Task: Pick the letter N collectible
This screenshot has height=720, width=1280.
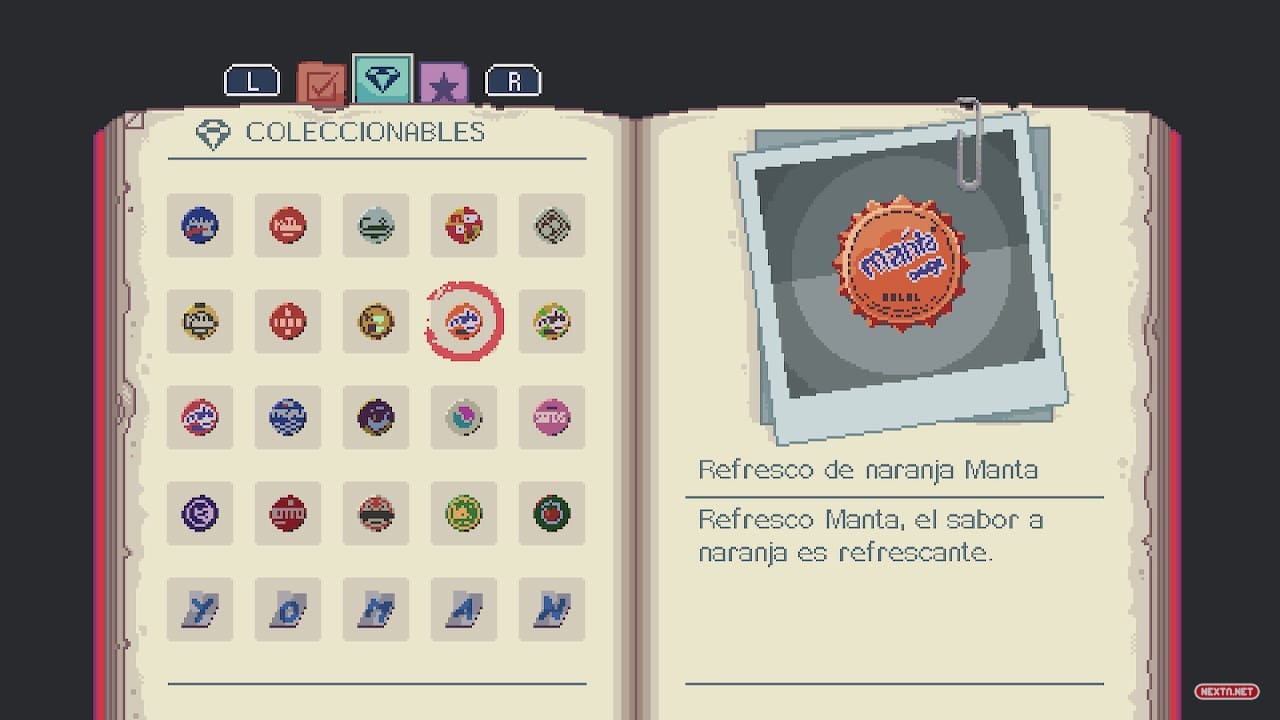Action: 552,609
